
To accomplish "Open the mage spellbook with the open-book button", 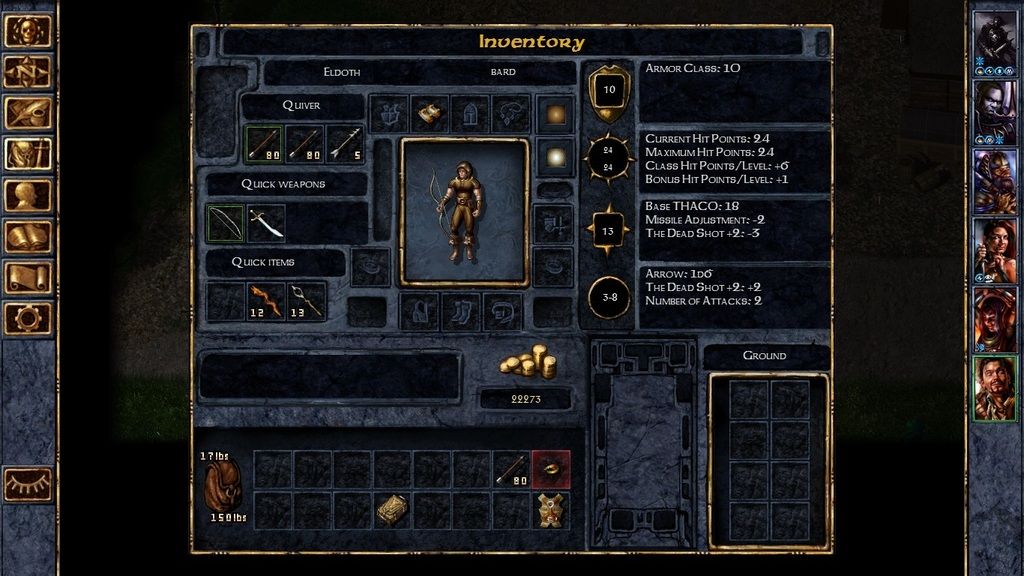I will [28, 236].
